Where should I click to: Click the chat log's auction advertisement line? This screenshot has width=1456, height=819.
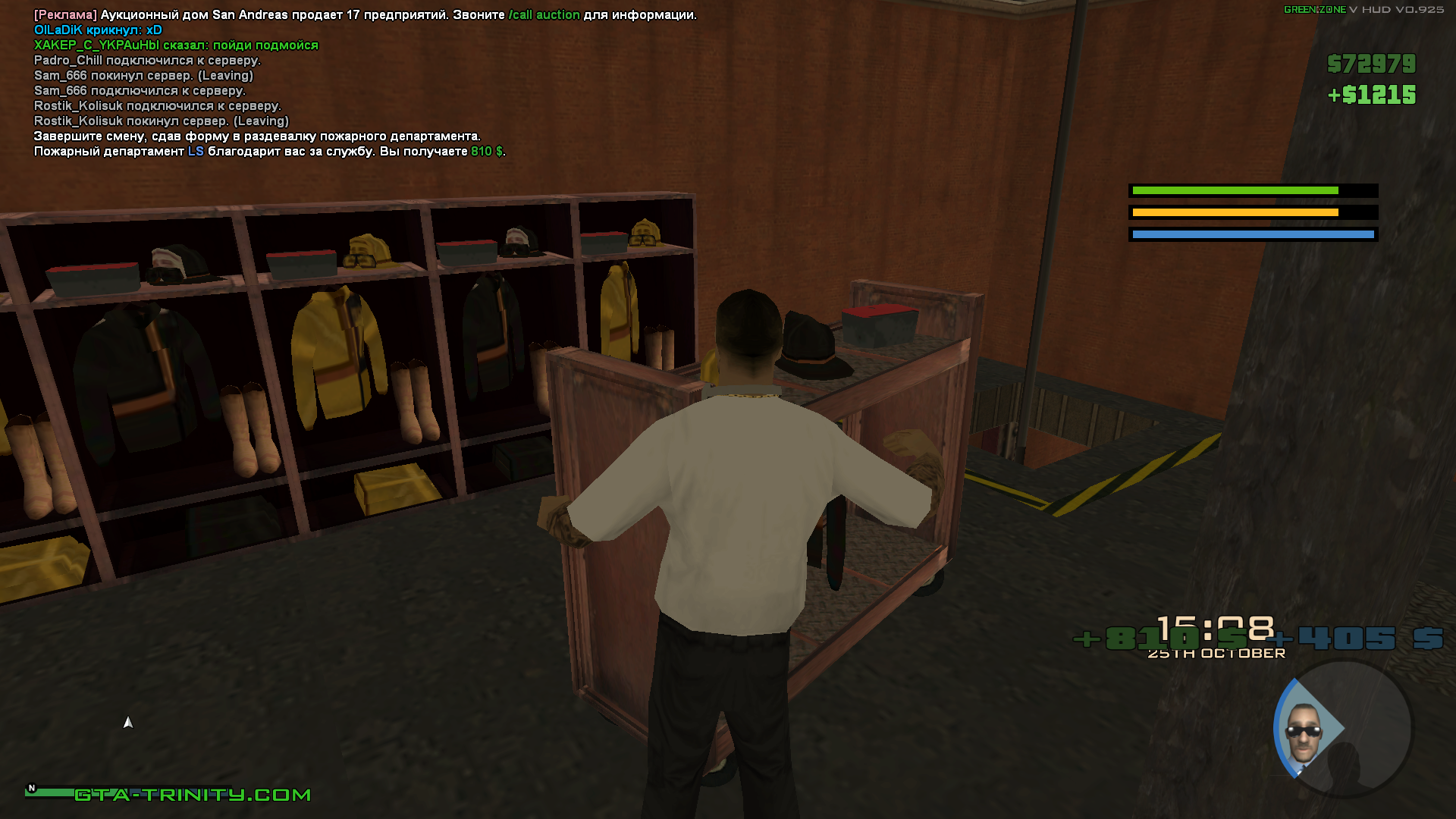365,15
